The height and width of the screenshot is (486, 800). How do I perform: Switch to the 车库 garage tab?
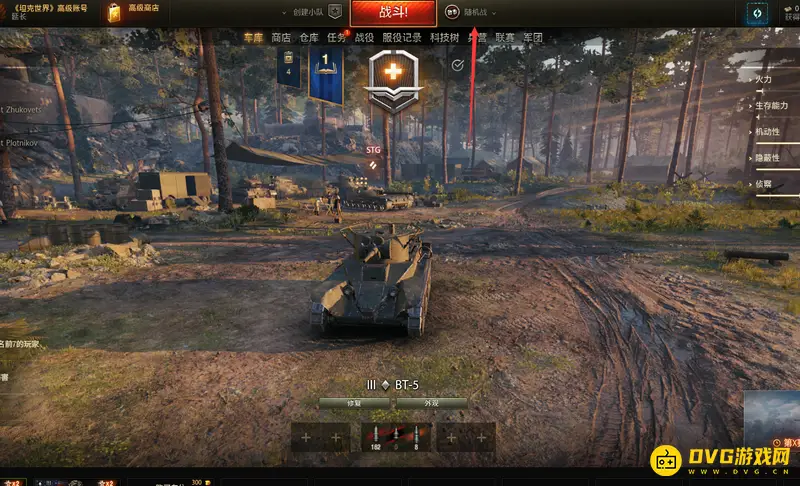tap(253, 37)
